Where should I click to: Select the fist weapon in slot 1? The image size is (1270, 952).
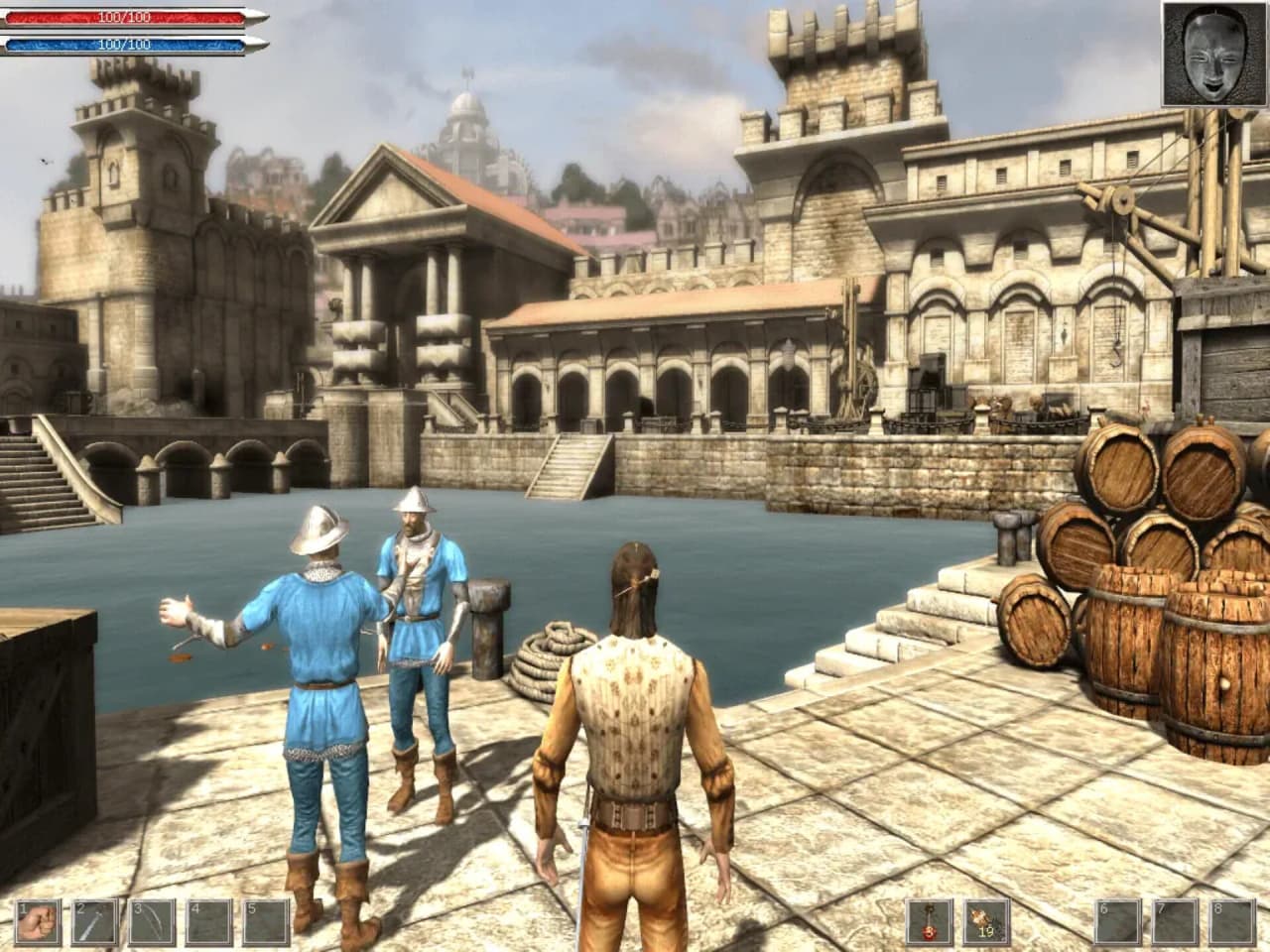click(x=40, y=921)
